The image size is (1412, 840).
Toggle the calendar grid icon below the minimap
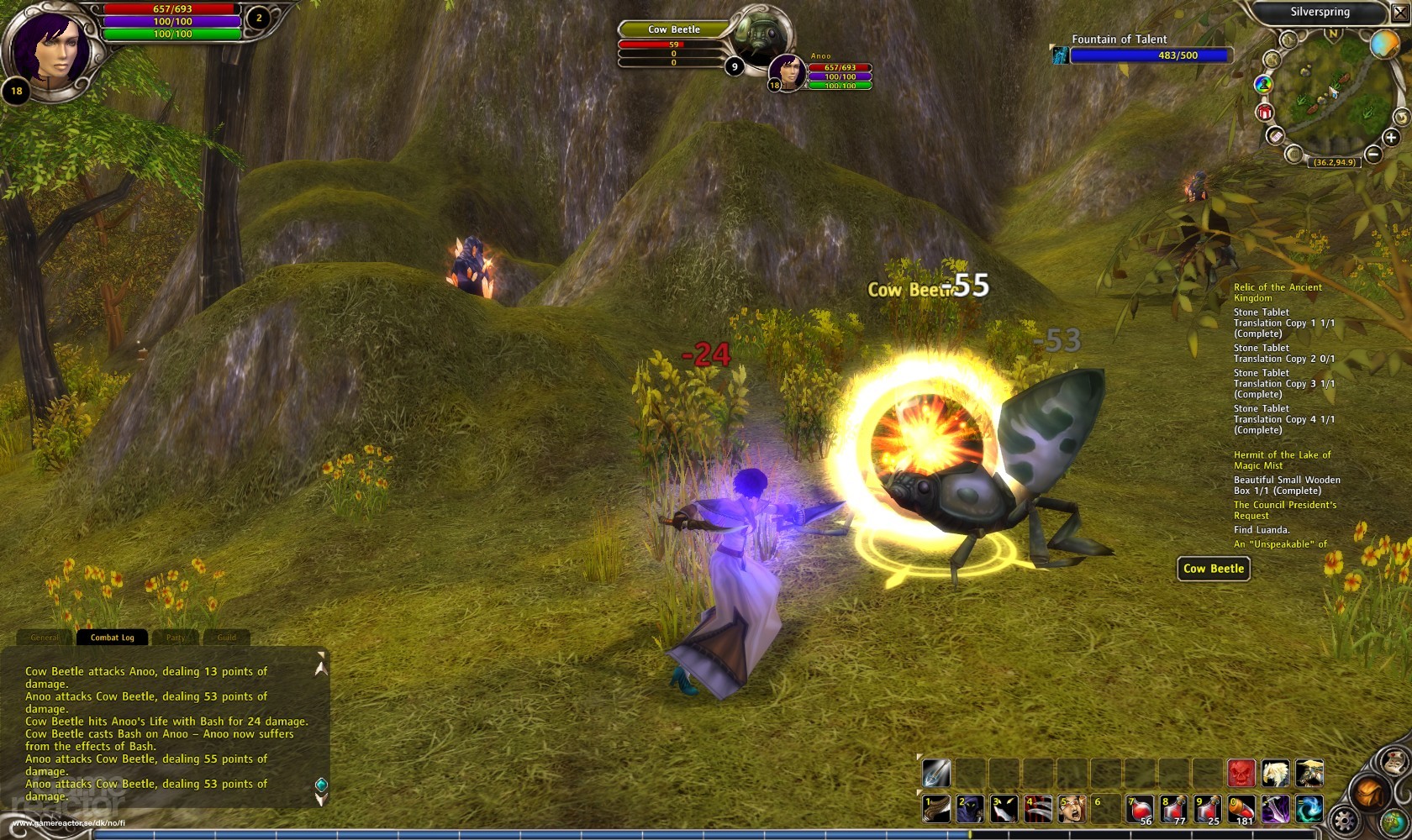pyautogui.click(x=1294, y=153)
